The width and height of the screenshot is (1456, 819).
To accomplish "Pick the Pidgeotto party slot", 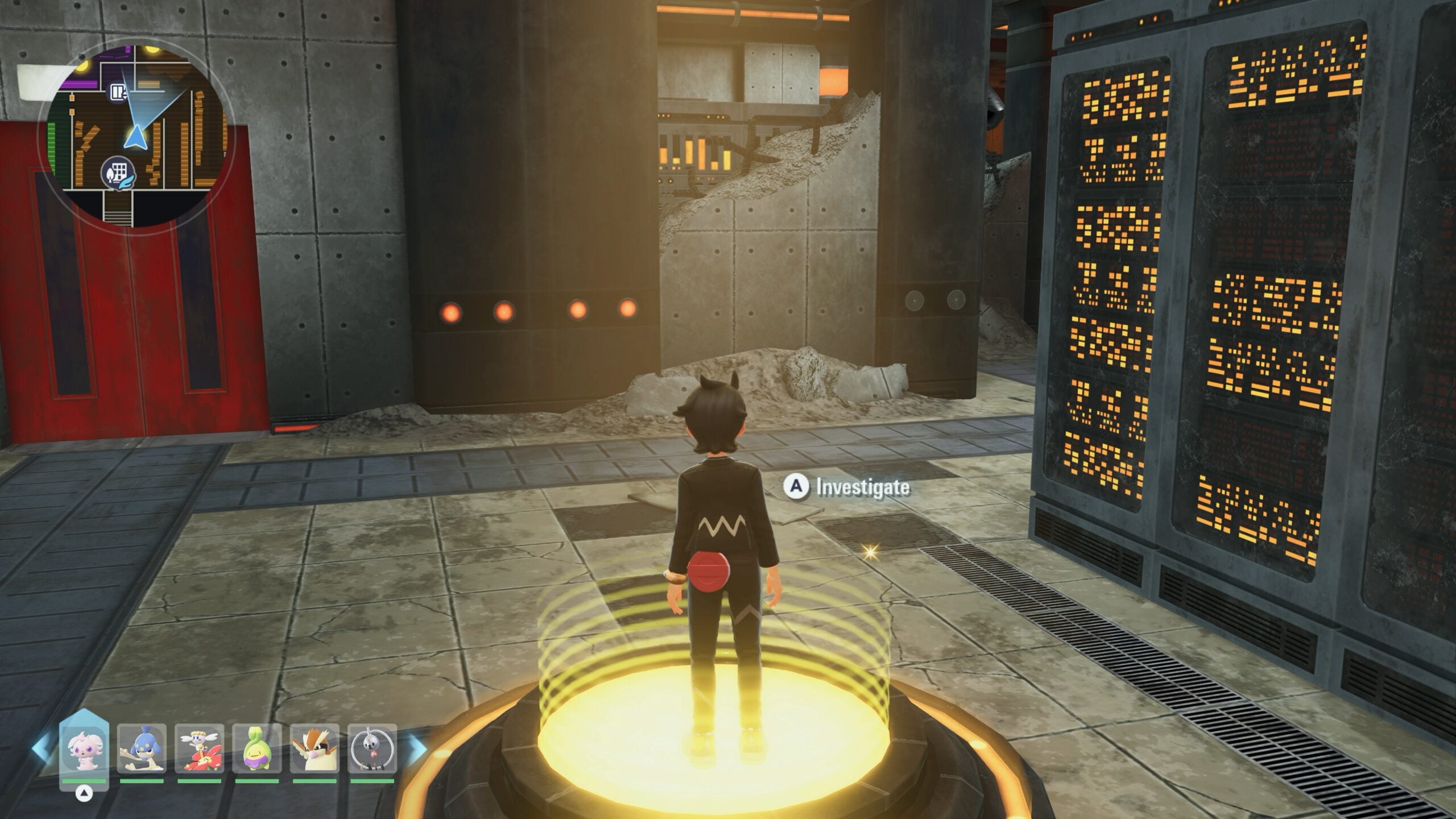I will click(x=315, y=748).
